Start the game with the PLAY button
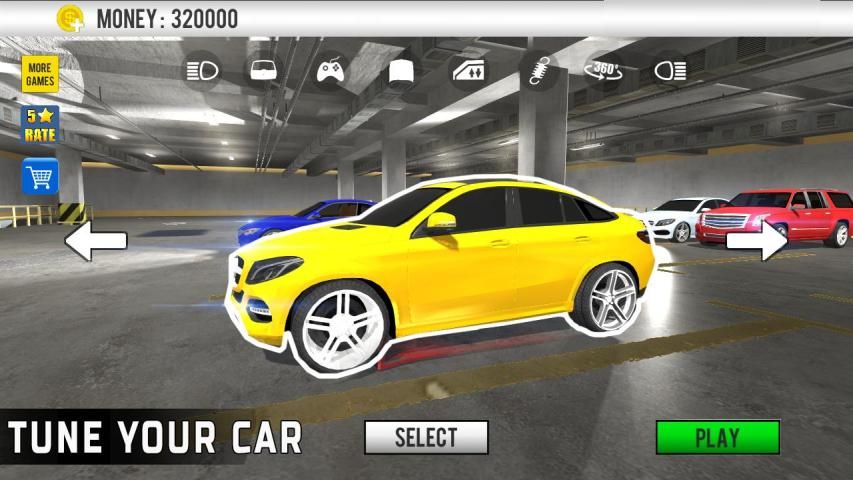The image size is (853, 480). point(717,437)
